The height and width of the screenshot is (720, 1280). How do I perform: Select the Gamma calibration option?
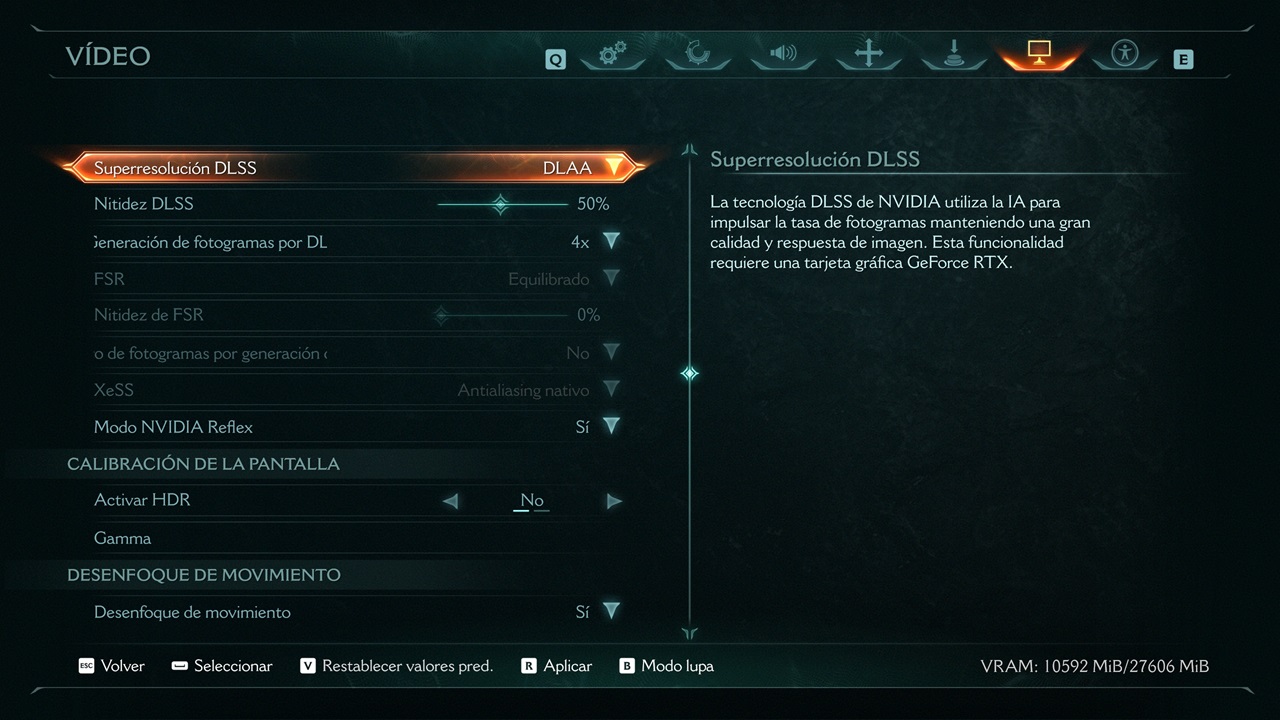123,537
